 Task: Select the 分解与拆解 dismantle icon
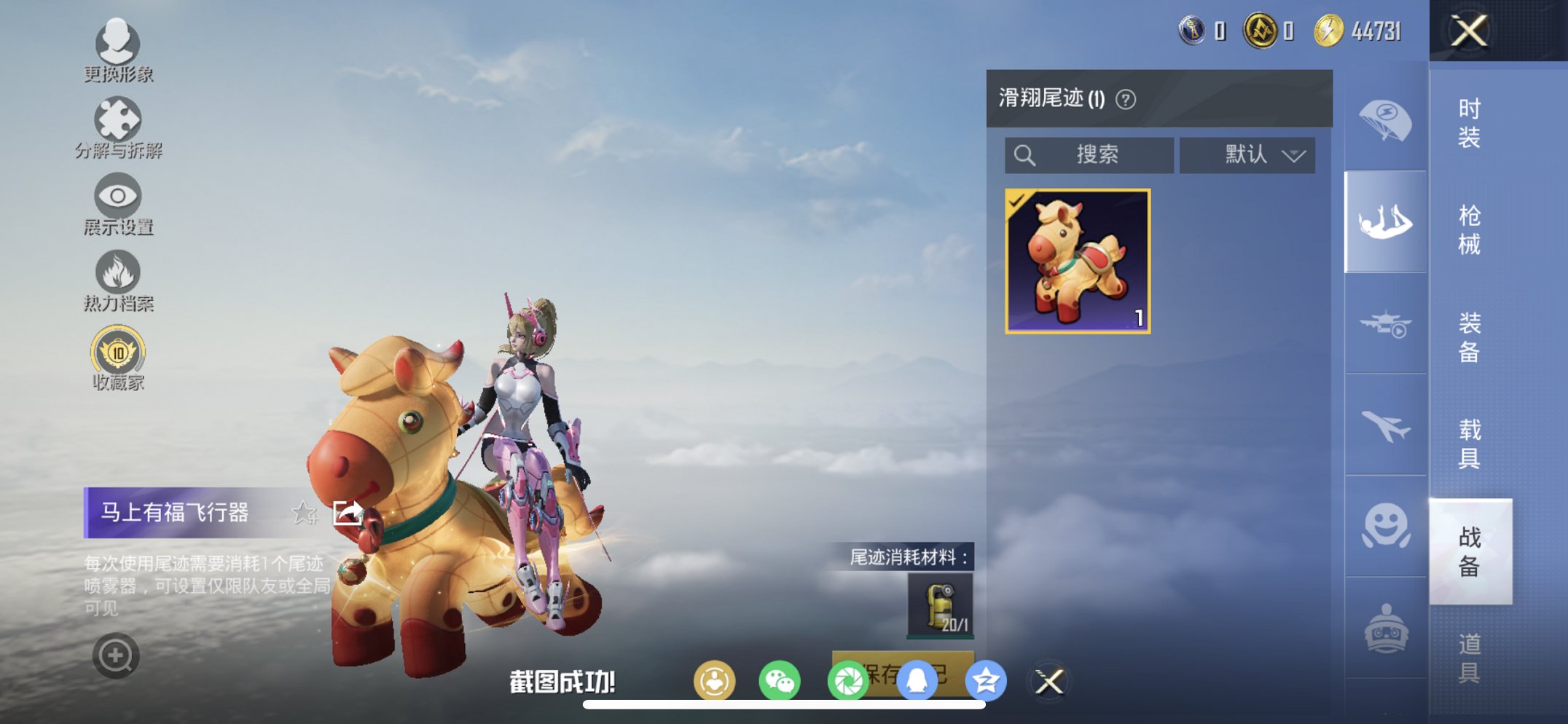point(119,120)
